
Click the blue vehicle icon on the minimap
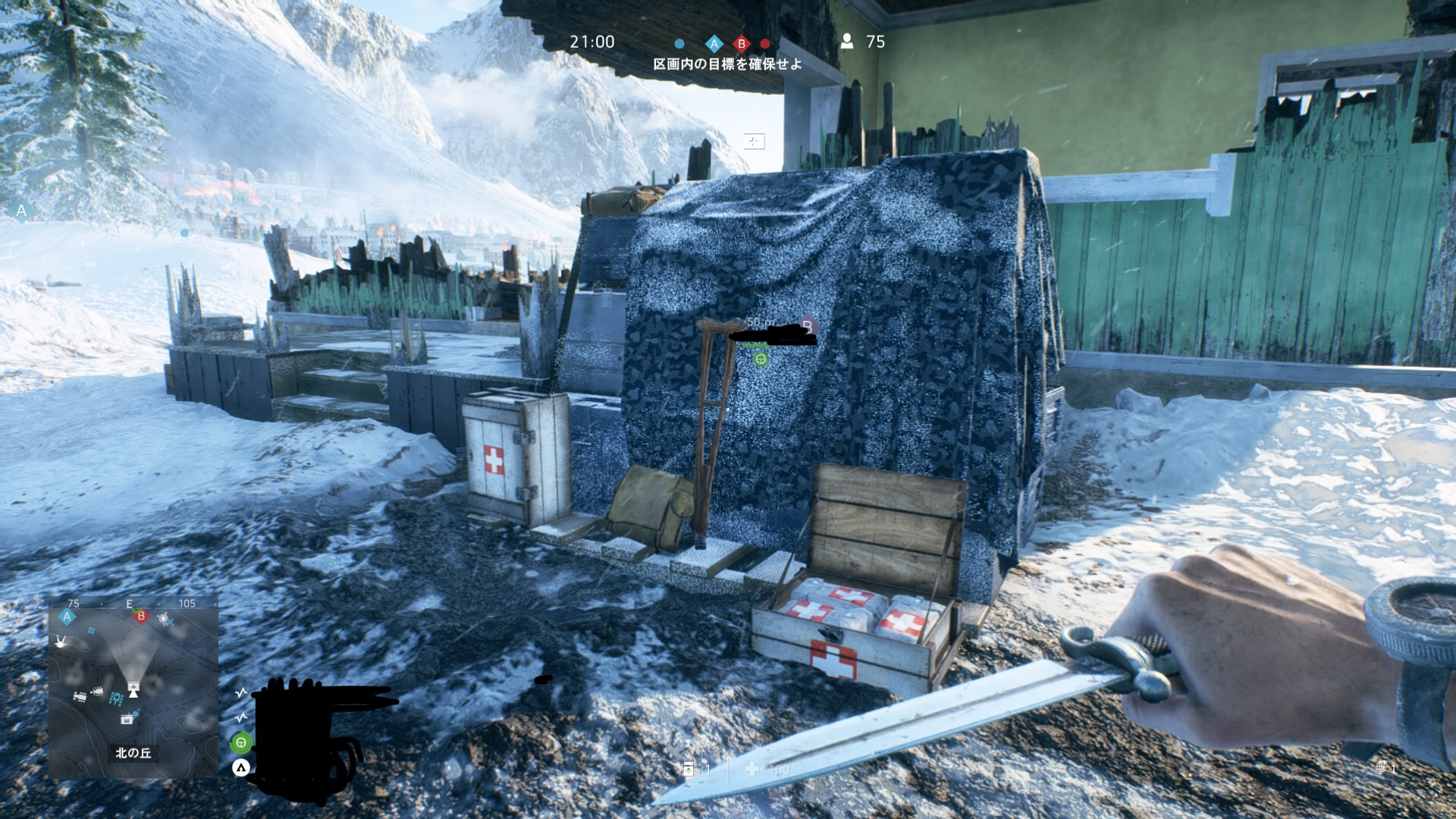116,698
